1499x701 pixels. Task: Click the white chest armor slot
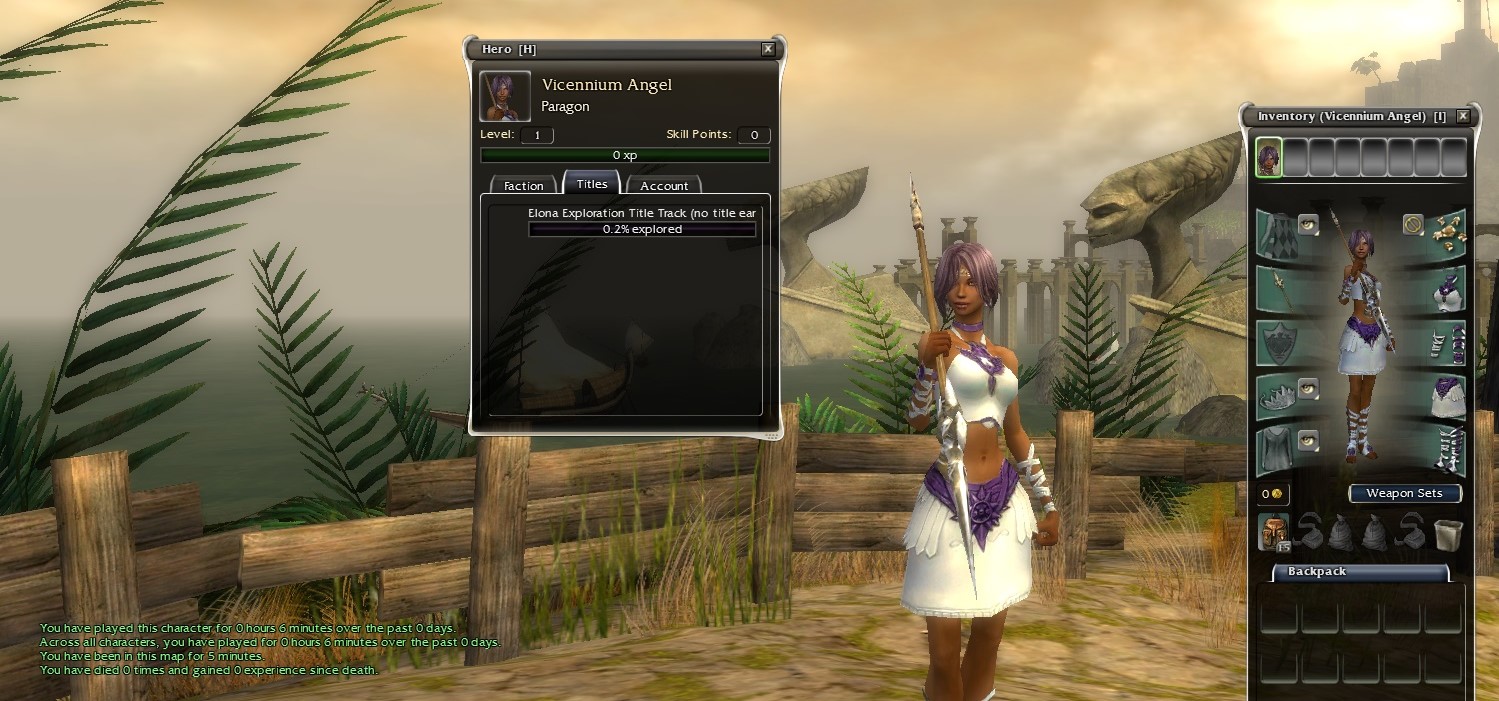1444,289
